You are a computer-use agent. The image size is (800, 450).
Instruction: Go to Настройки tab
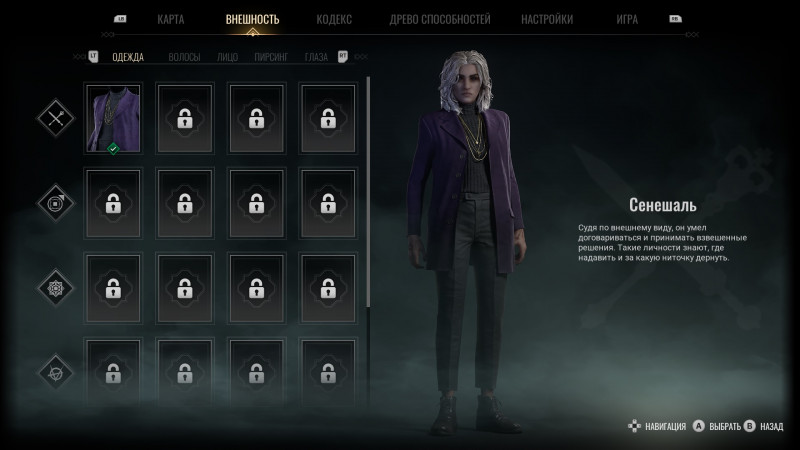coord(547,19)
